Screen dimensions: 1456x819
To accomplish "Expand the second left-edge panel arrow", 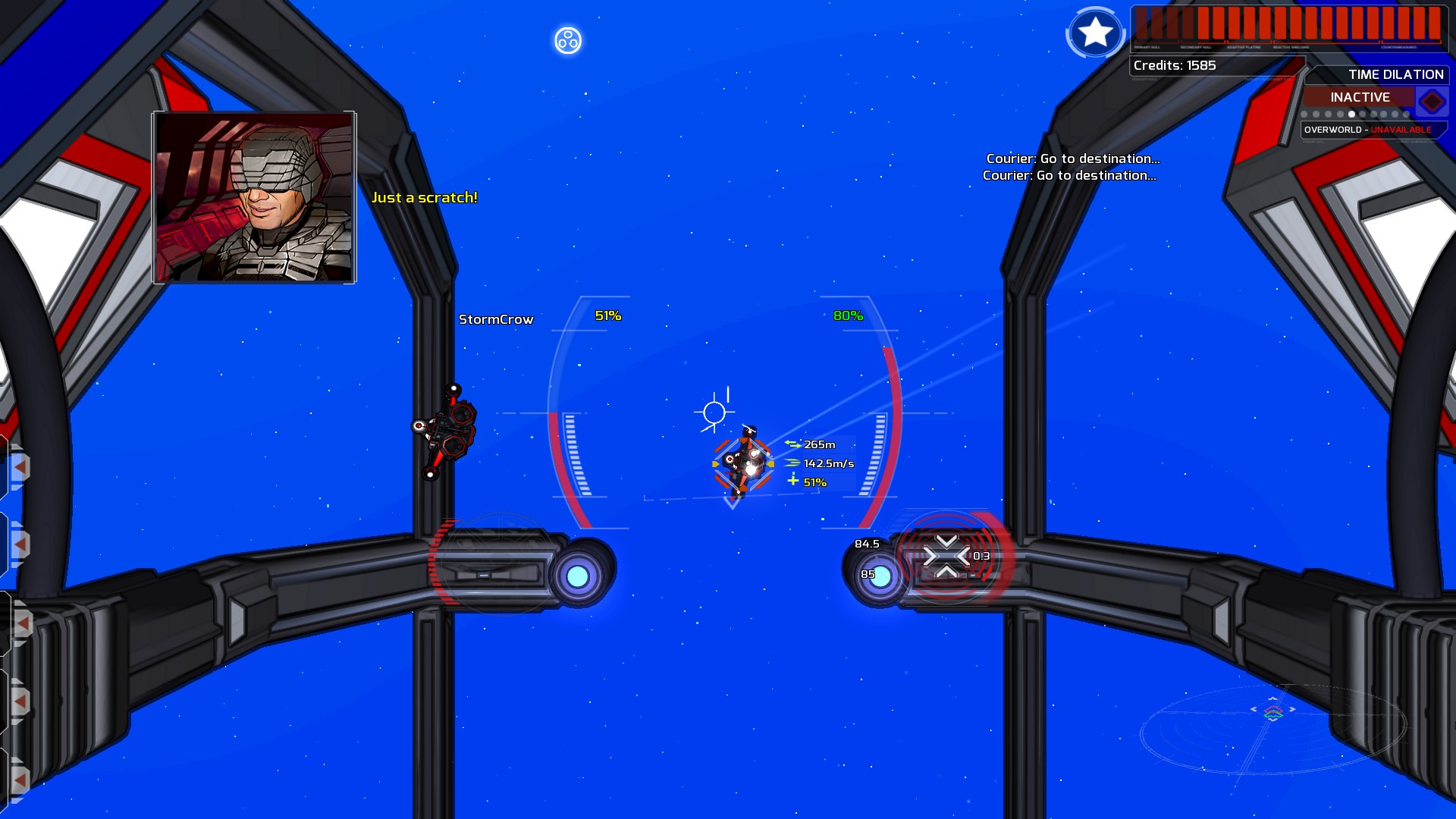I will click(x=20, y=544).
